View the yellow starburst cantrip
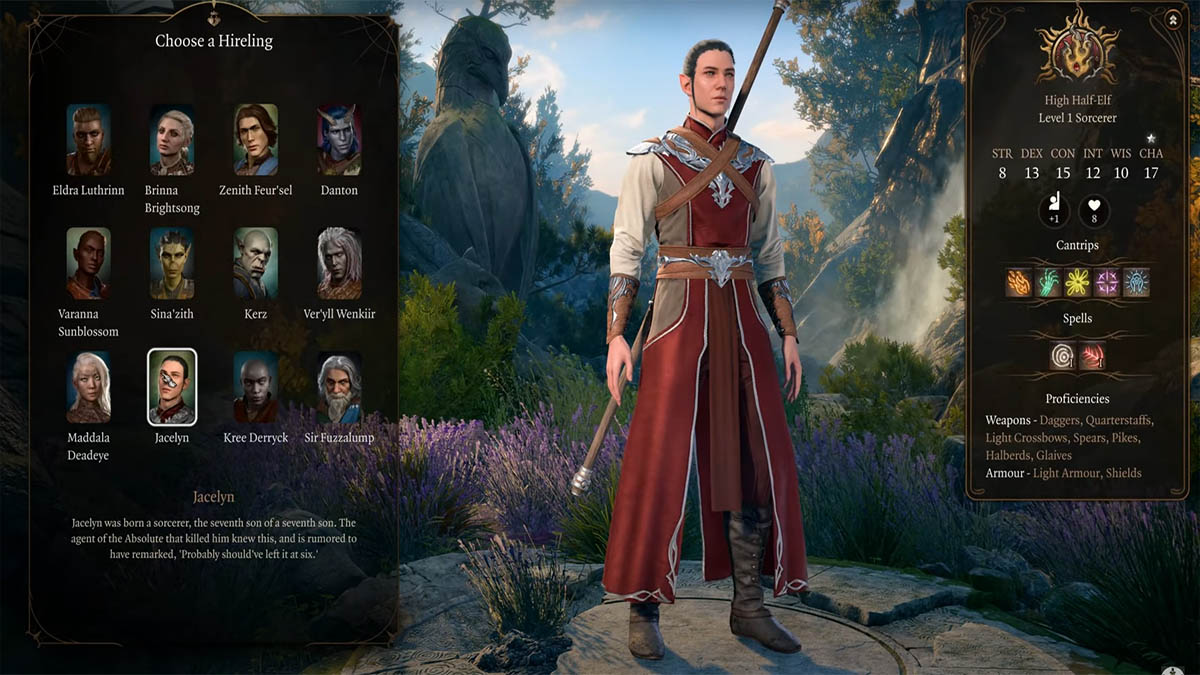The image size is (1200, 675). pos(1077,283)
